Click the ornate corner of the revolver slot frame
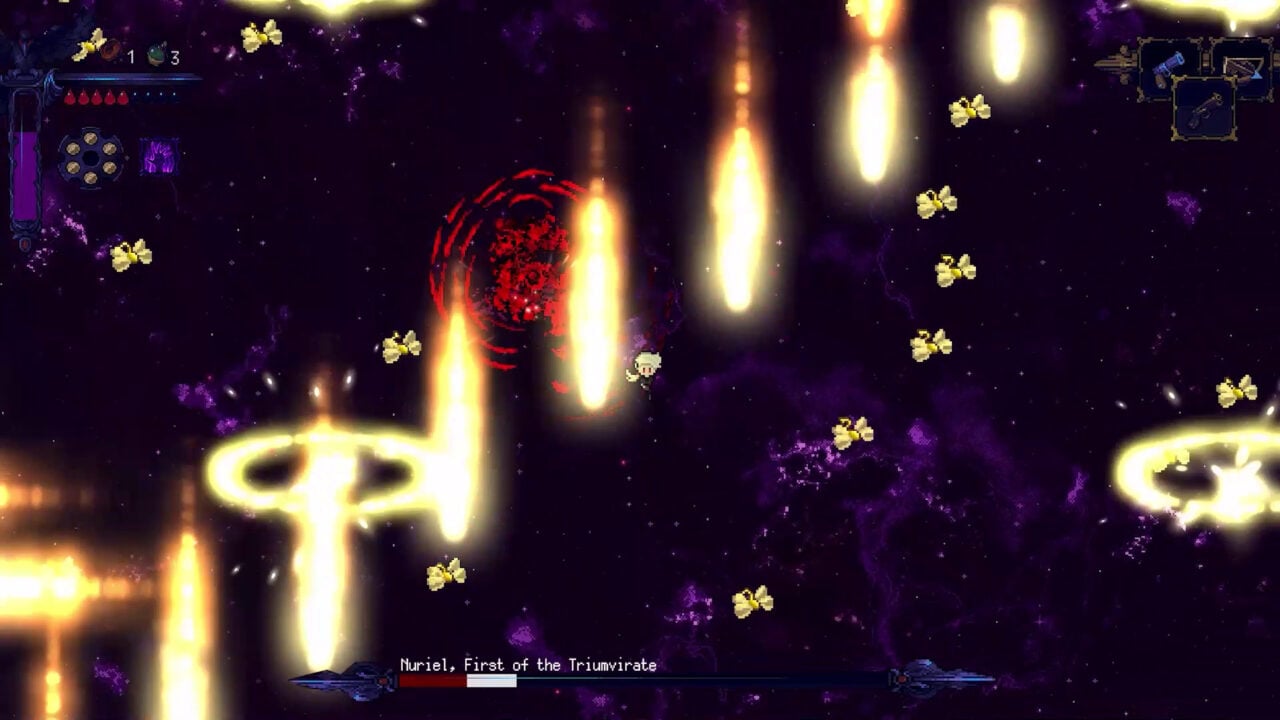 tap(1174, 77)
